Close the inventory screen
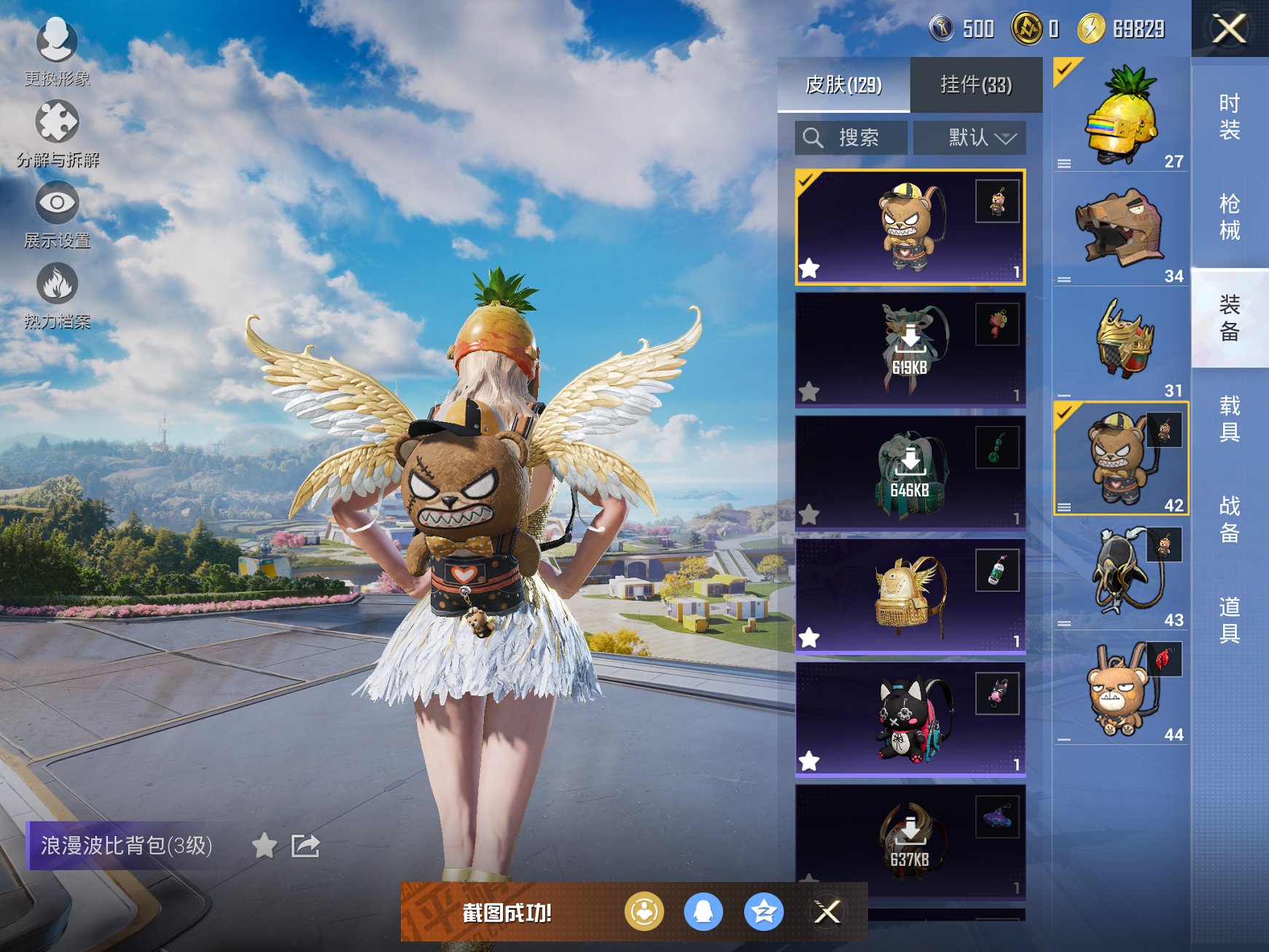The width and height of the screenshot is (1269, 952). [x=1229, y=29]
